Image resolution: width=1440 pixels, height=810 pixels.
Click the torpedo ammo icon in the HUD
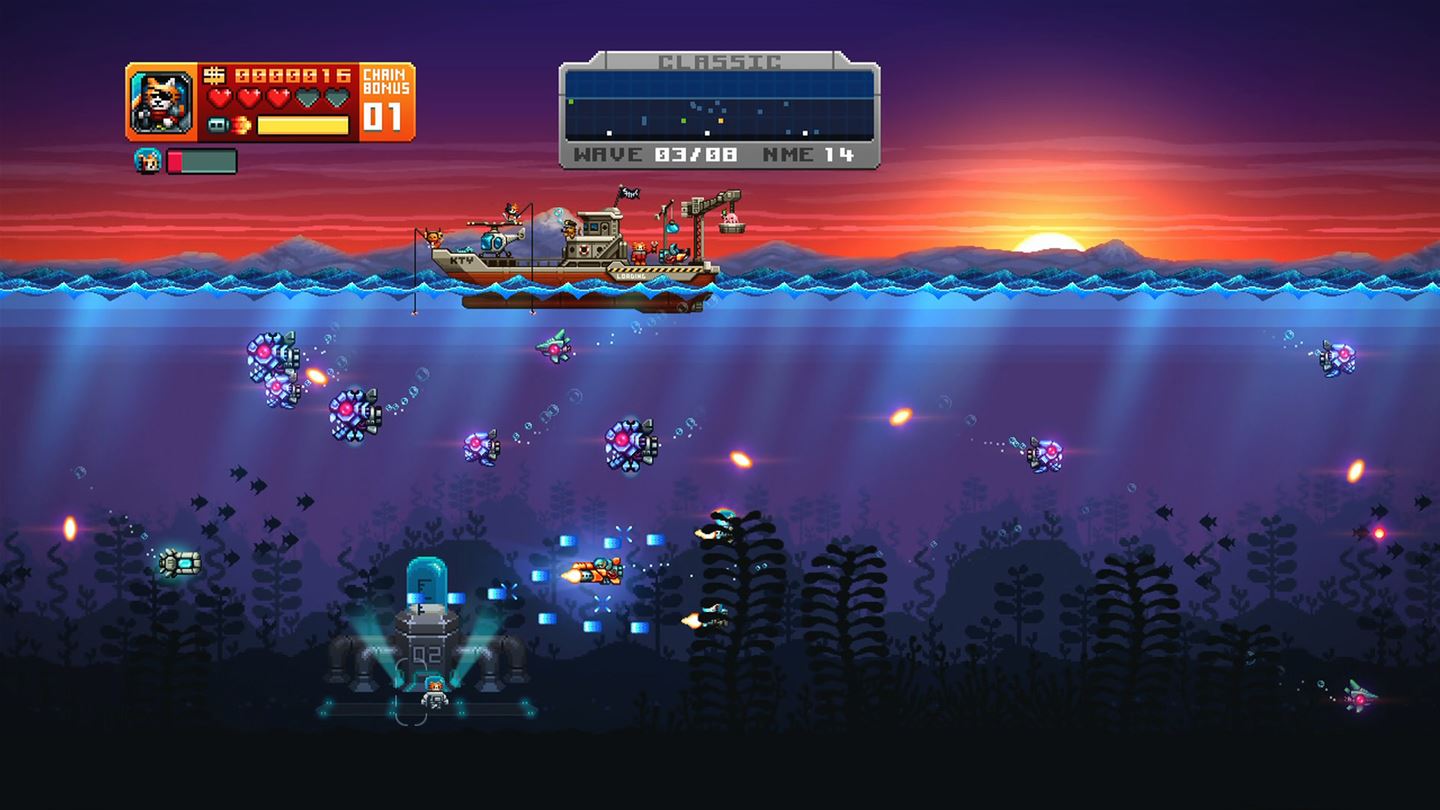pyautogui.click(x=217, y=123)
